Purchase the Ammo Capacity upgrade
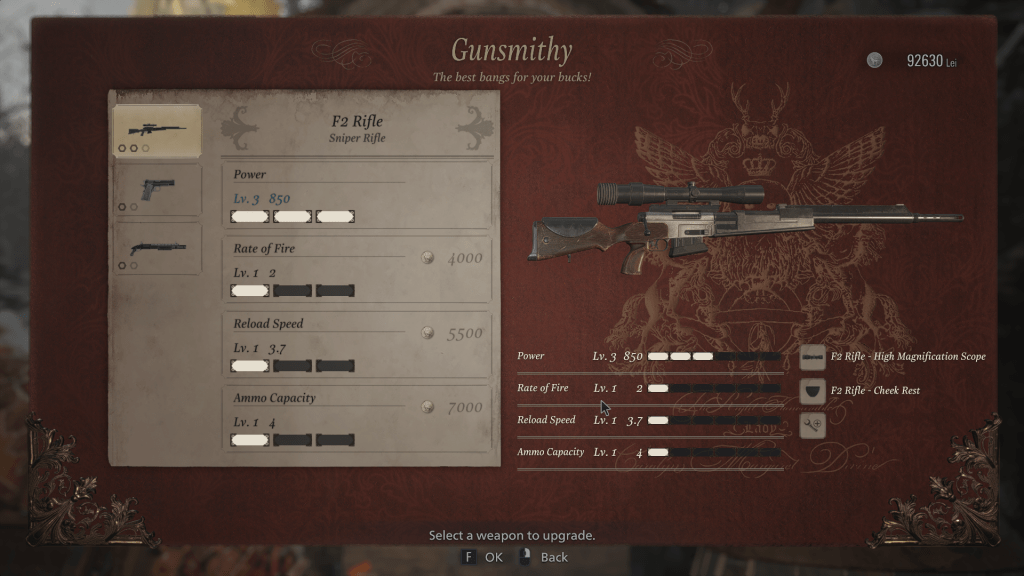Viewport: 1024px width, 576px height. tap(357, 418)
